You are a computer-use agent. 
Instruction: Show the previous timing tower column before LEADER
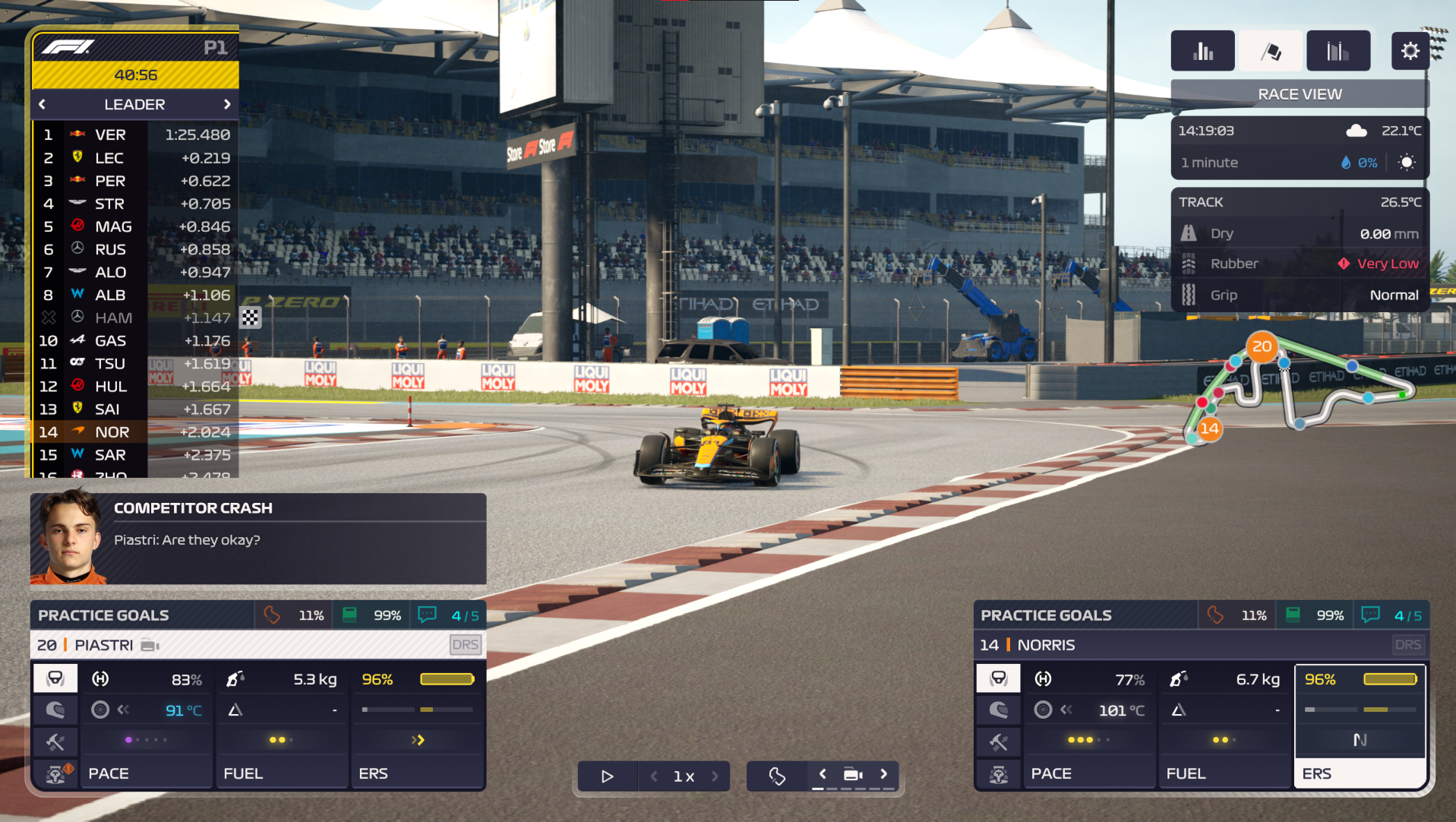pyautogui.click(x=43, y=104)
